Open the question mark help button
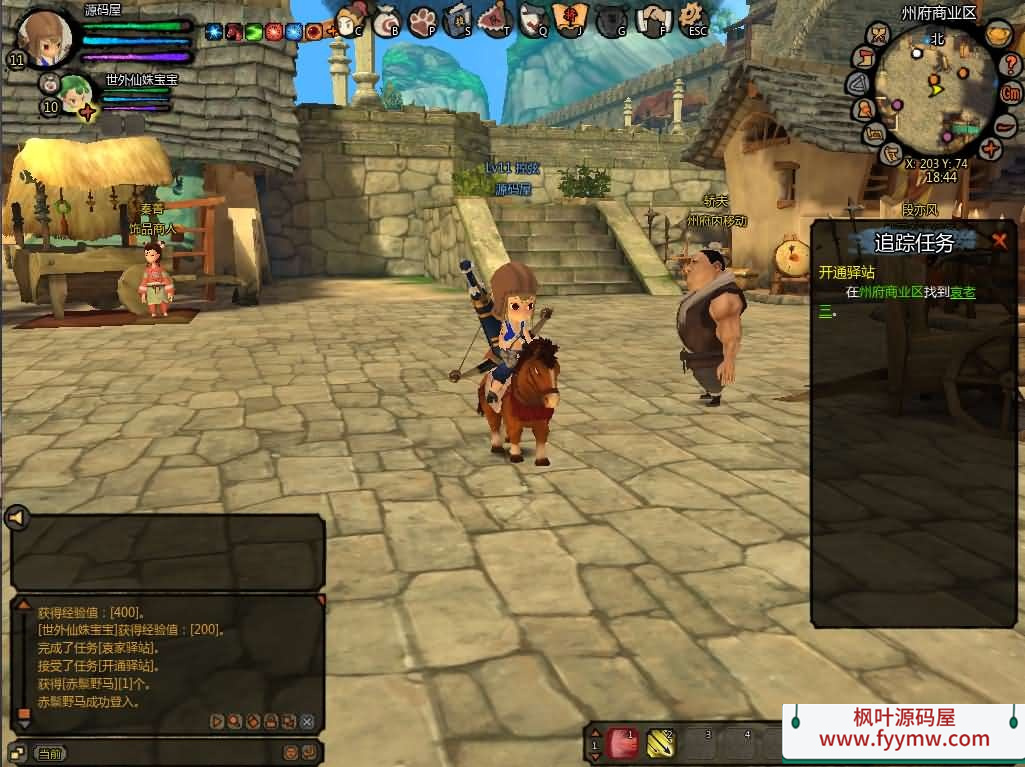The height and width of the screenshot is (767, 1025). (1011, 65)
